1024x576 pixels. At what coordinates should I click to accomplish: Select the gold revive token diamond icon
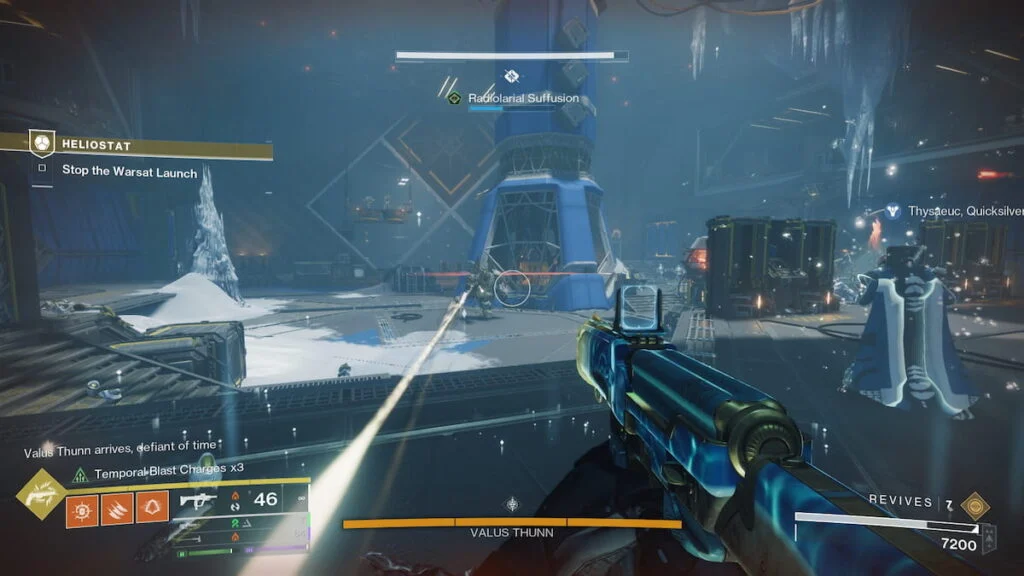coord(974,504)
